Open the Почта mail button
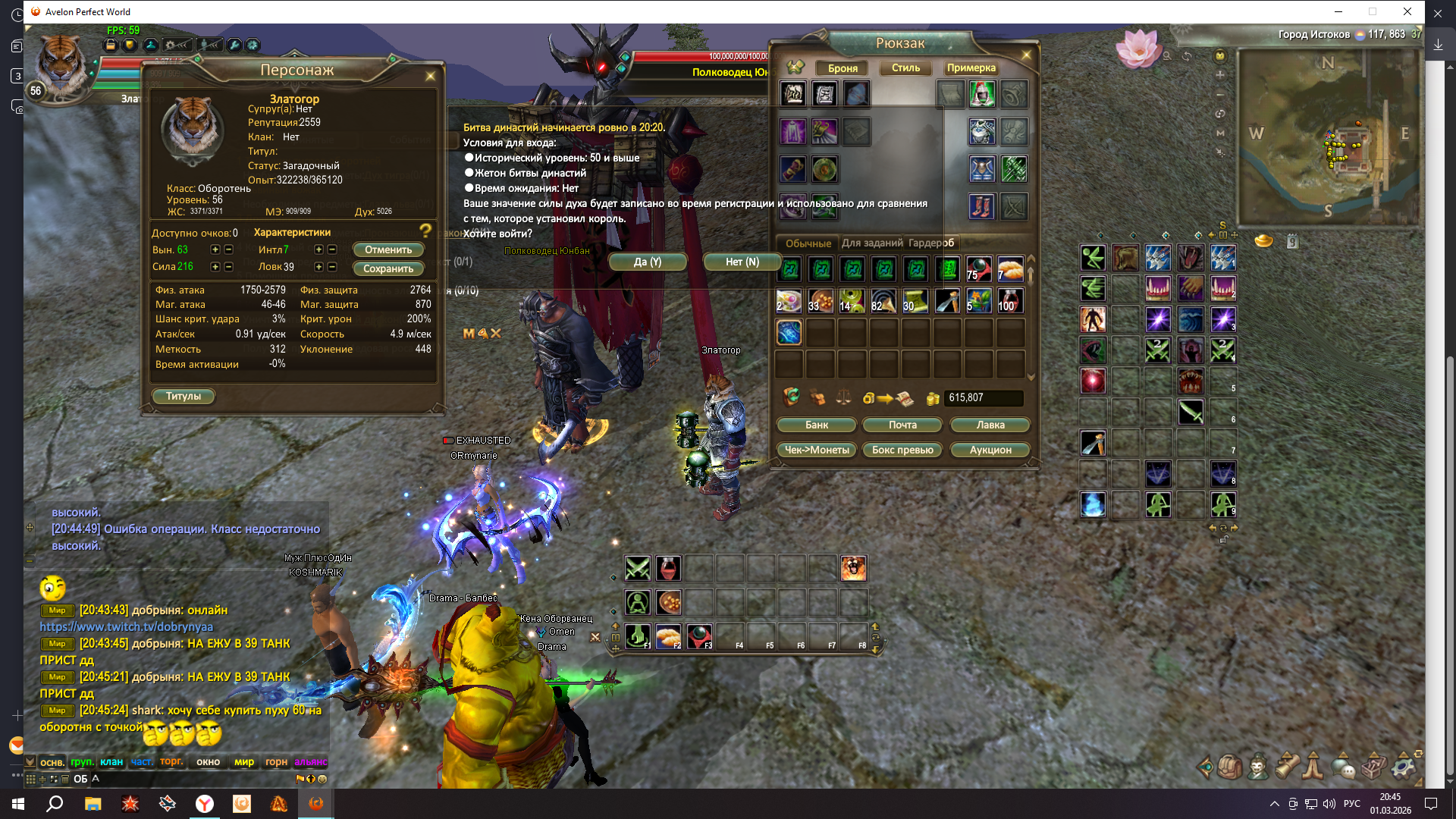The height and width of the screenshot is (819, 1456). [x=902, y=425]
